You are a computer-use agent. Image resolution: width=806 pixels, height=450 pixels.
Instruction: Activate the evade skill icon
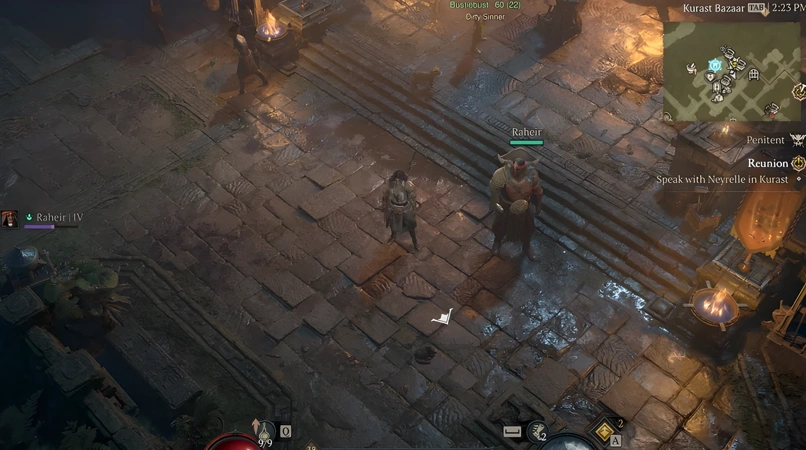point(538,431)
